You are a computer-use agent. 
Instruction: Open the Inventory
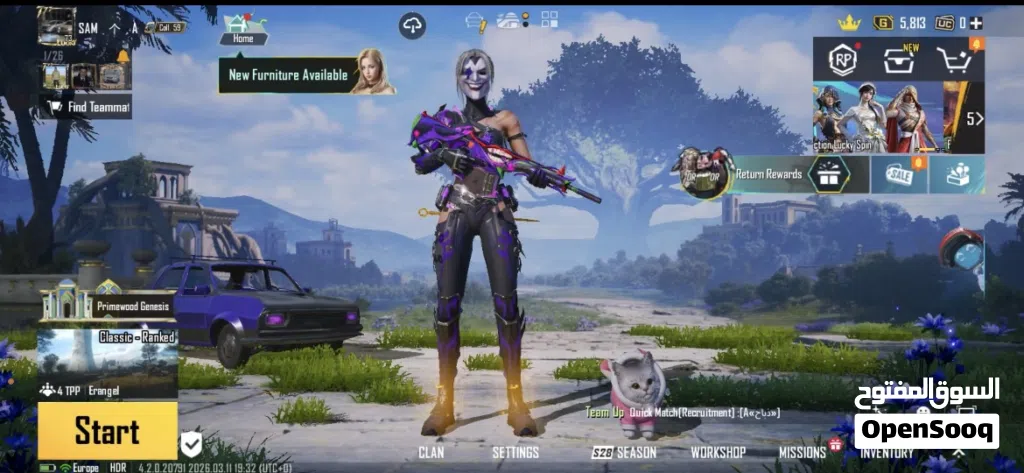(886, 453)
